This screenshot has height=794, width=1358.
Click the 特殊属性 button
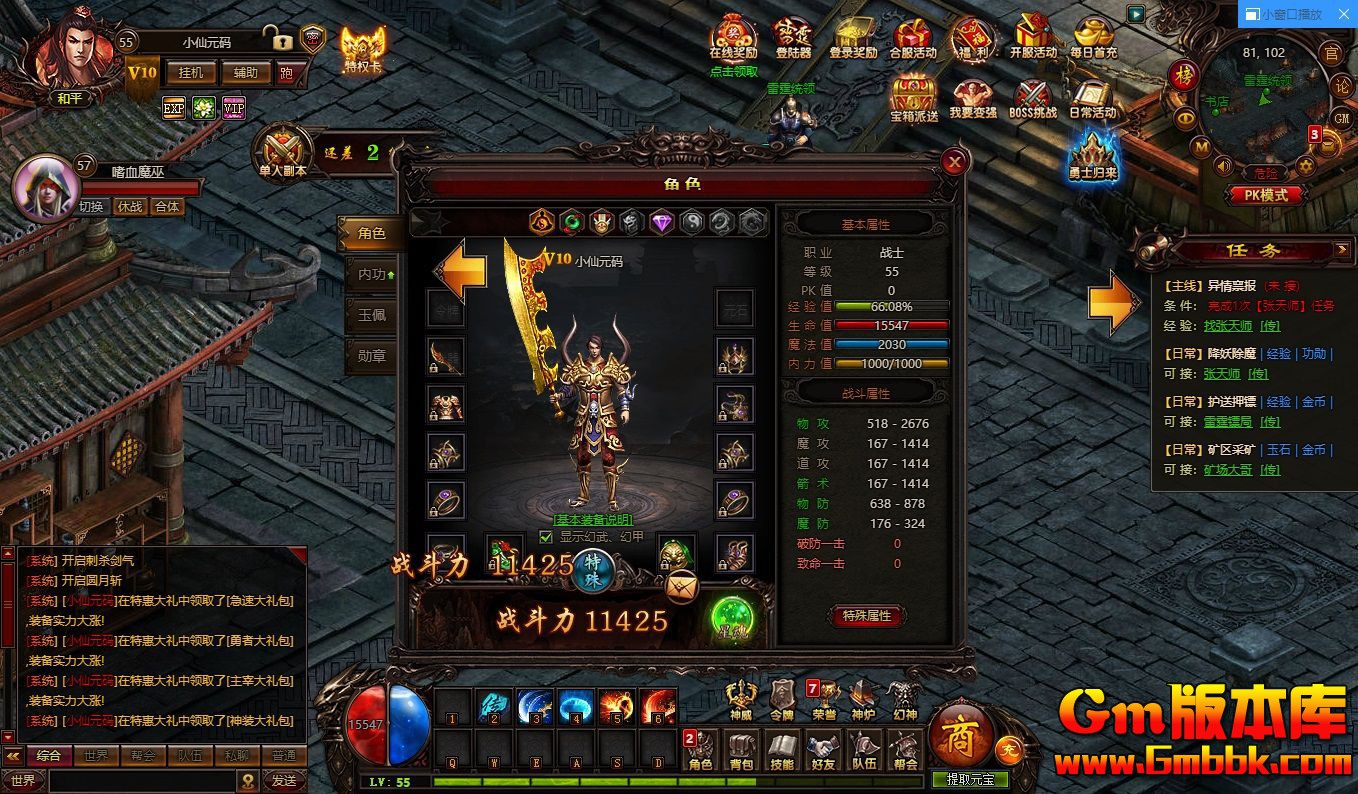(866, 616)
